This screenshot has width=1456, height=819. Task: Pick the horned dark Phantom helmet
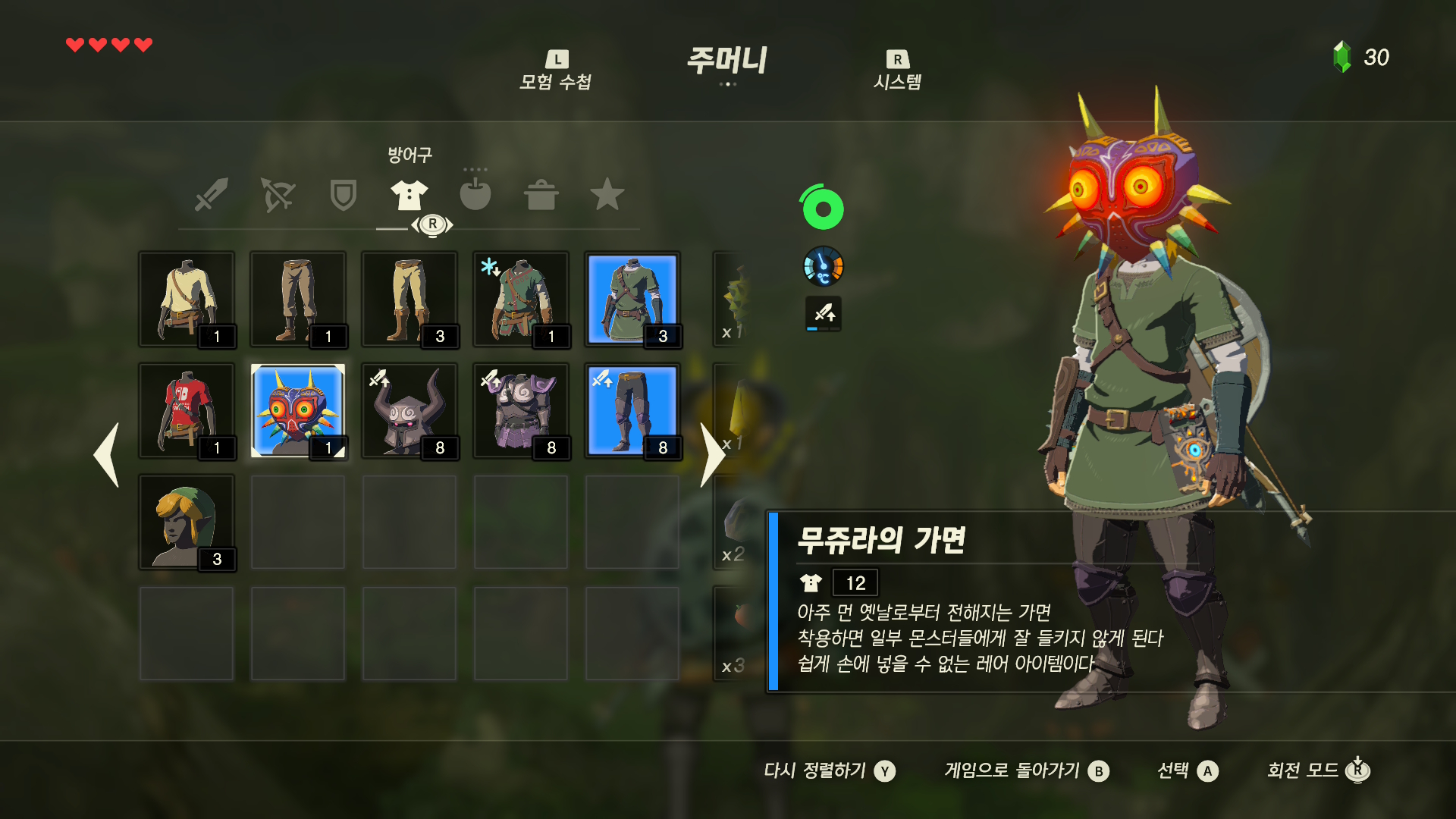click(409, 411)
